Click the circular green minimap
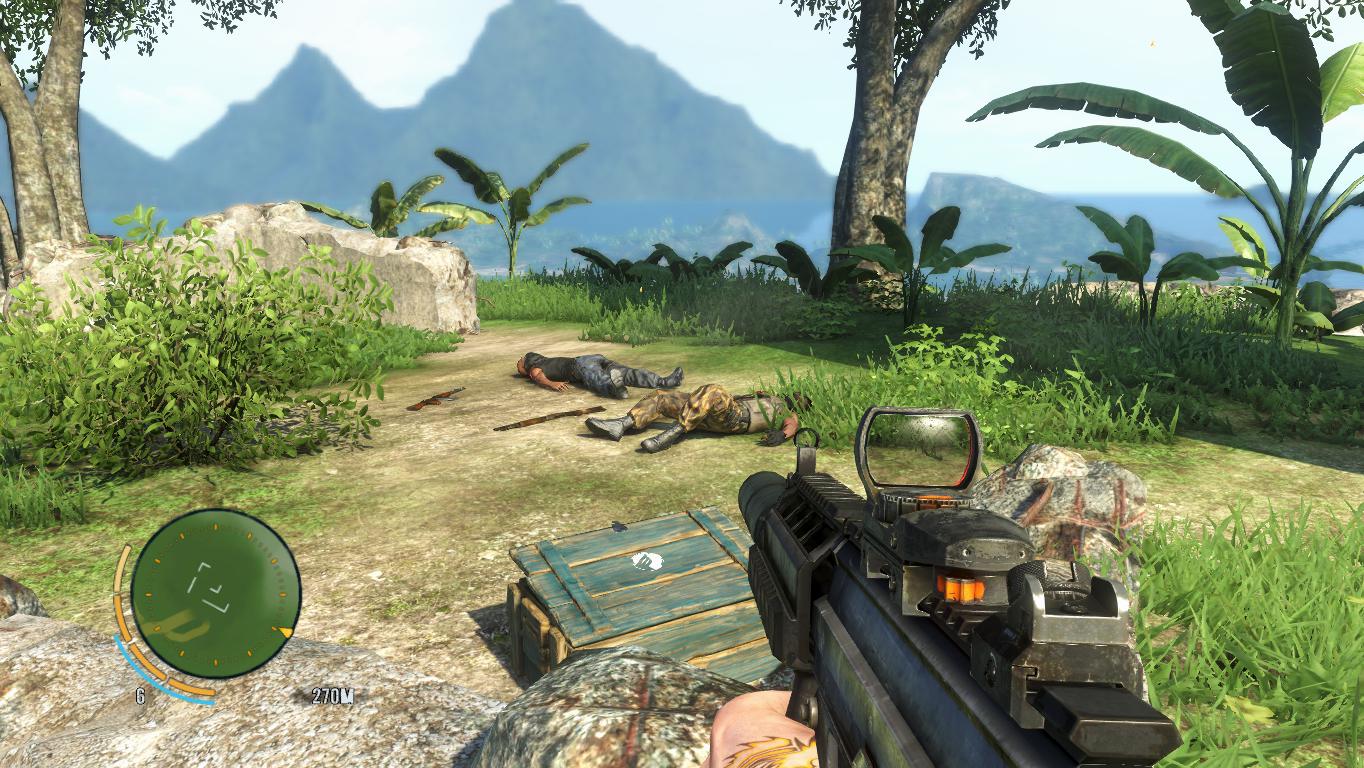Viewport: 1364px width, 768px height. coord(215,594)
